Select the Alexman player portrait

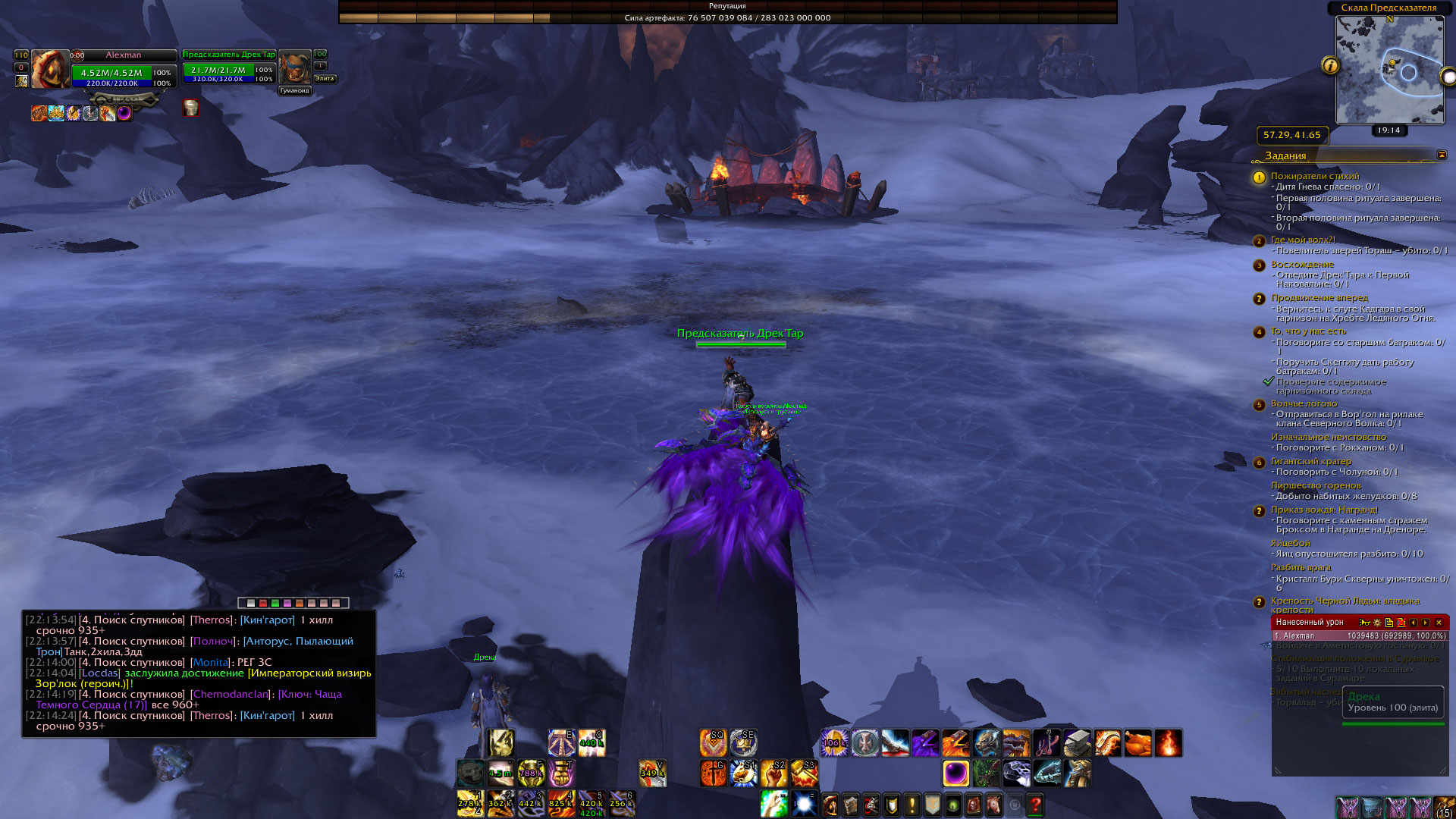click(49, 69)
